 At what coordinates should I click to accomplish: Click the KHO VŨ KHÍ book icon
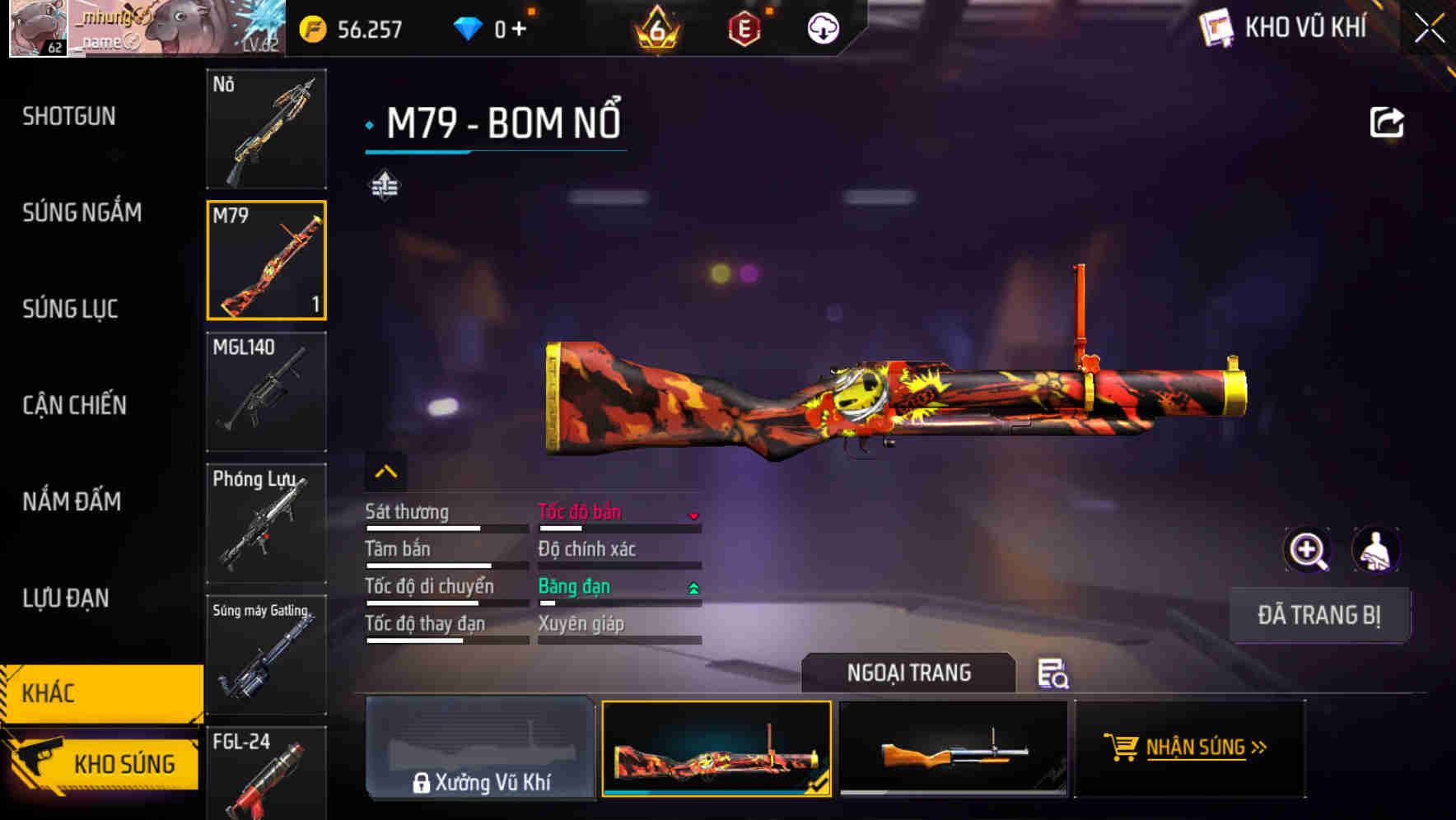(1217, 27)
